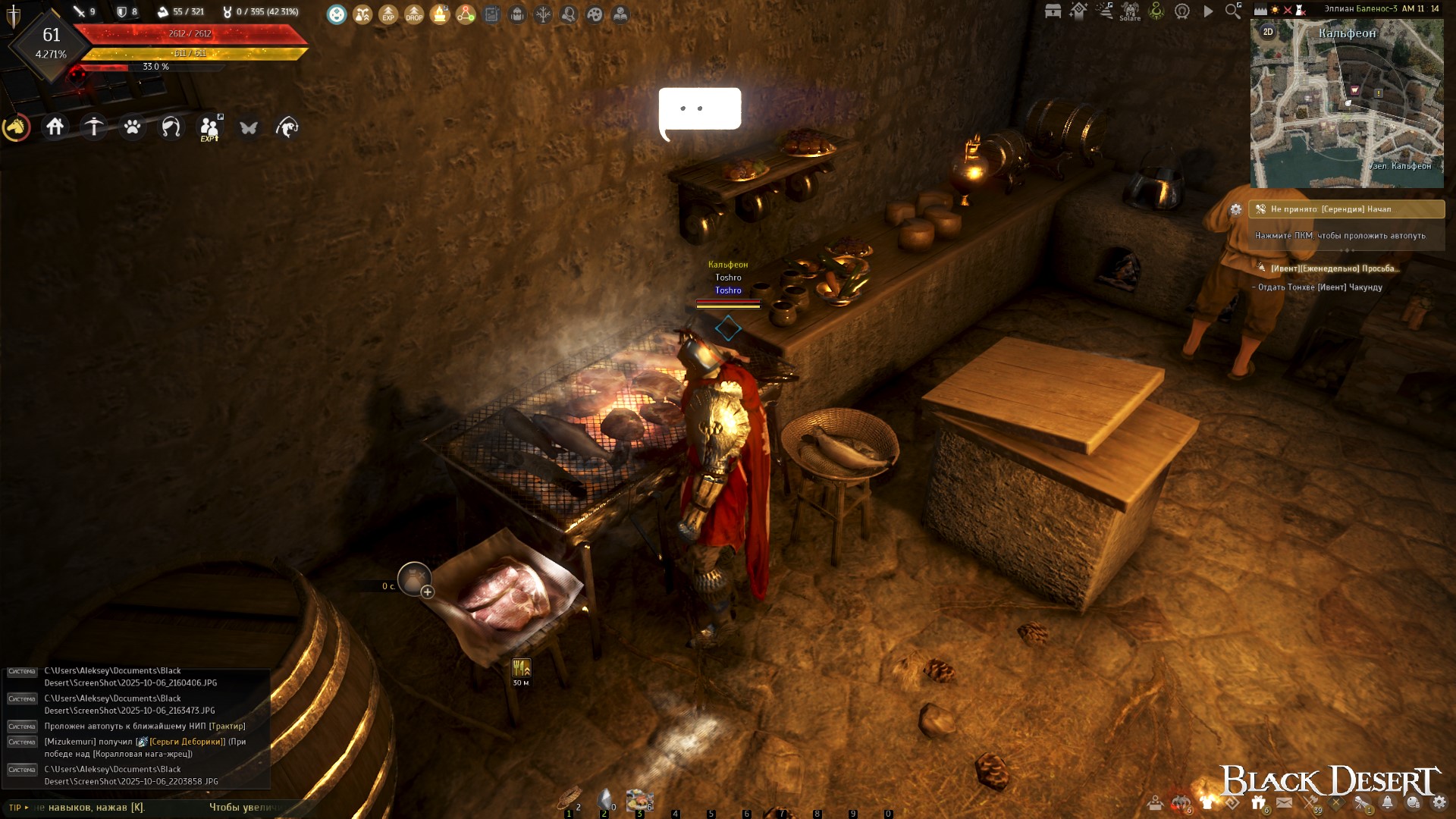
Task: Toggle the minimap 2D view button
Action: click(x=1268, y=32)
